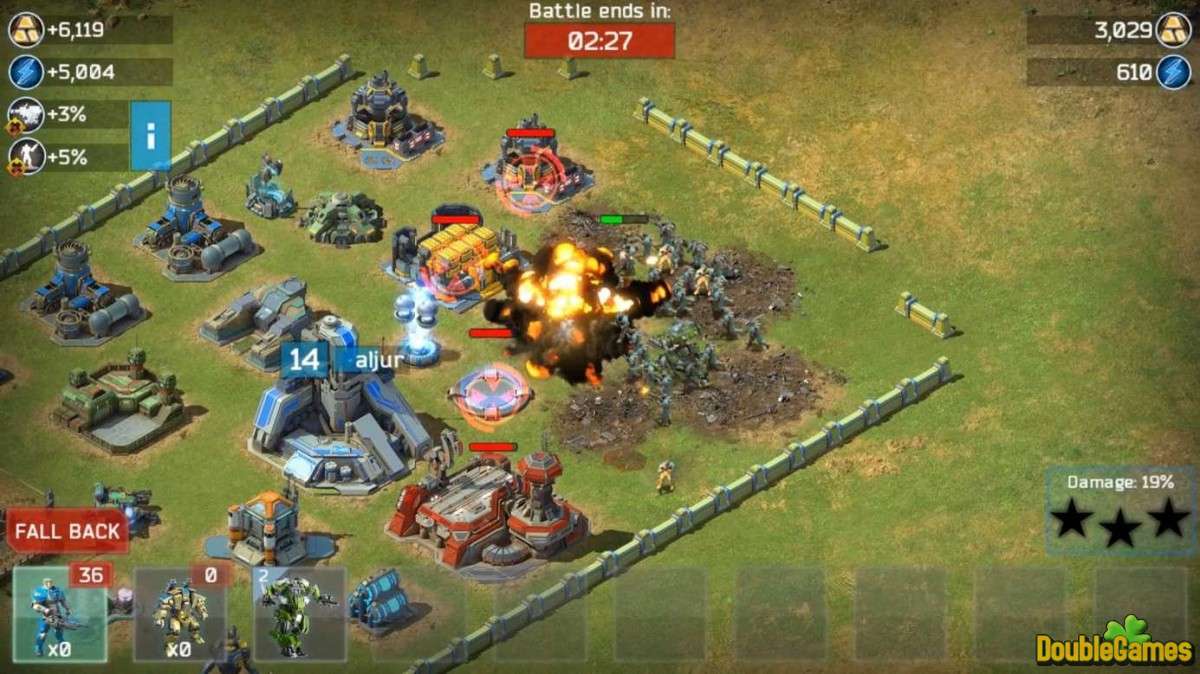
Task: Select the blue rifleman unit card
Action: 59,613
